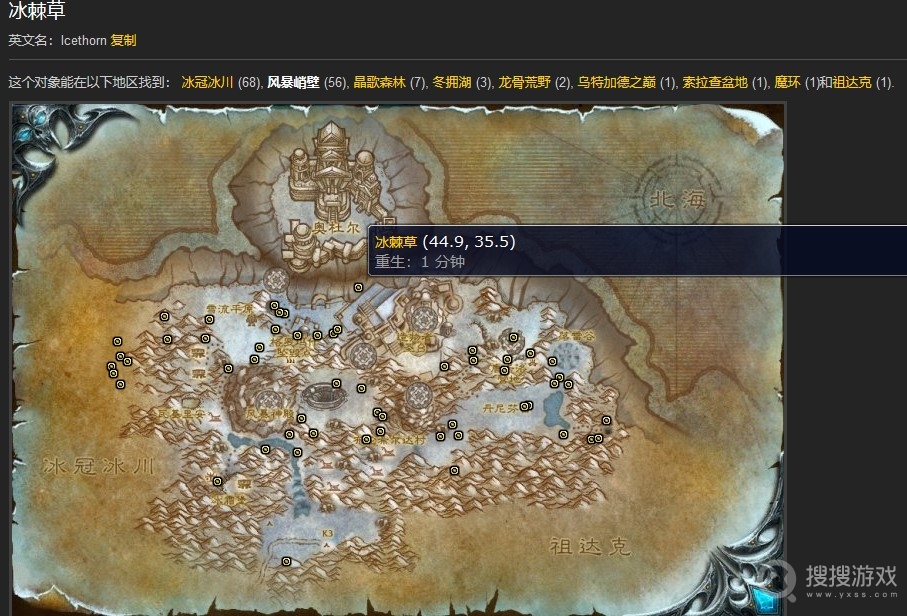Select the 风暴峭壁 zone link

coord(293,82)
